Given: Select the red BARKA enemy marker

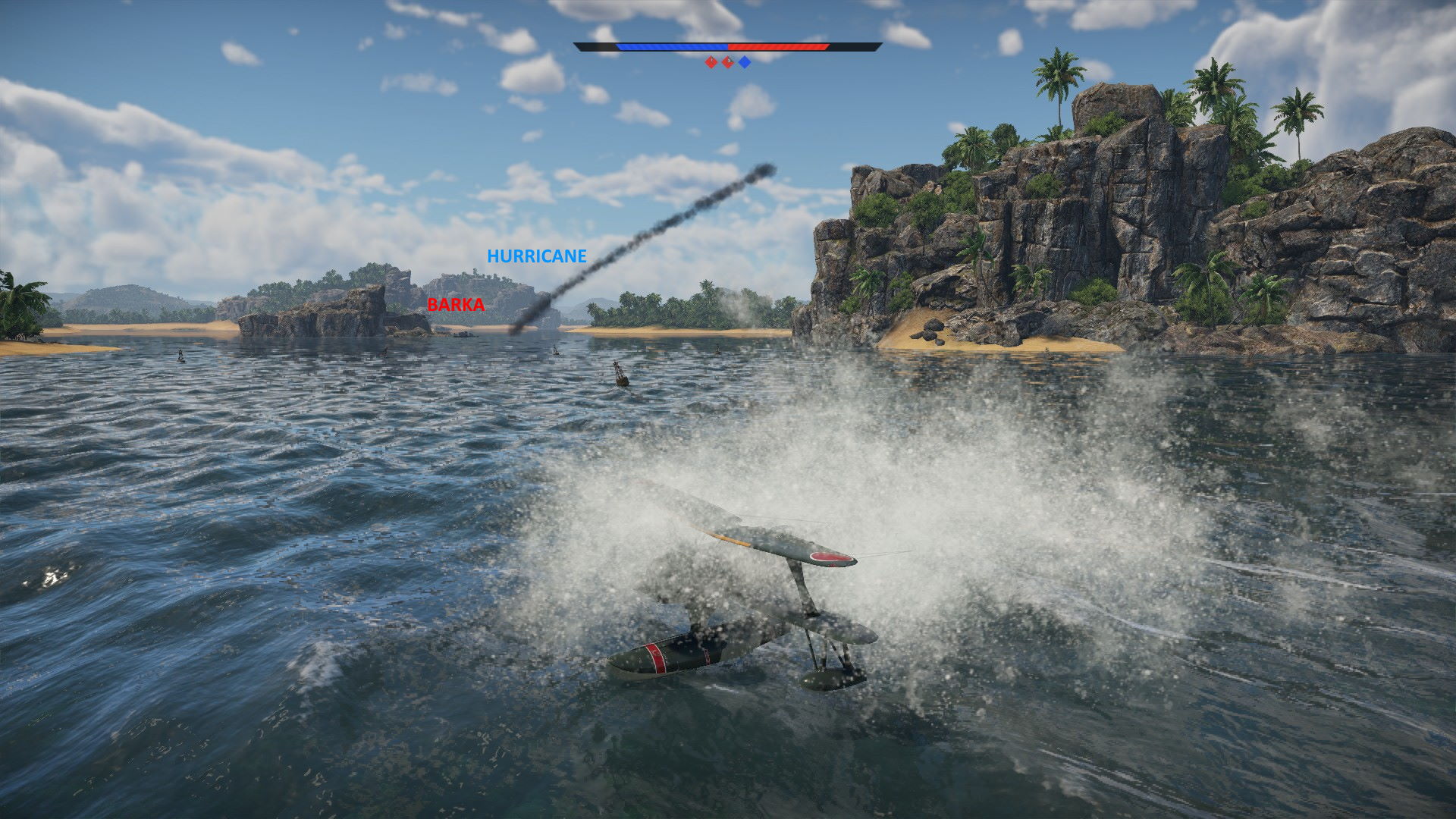Looking at the screenshot, I should pos(455,305).
